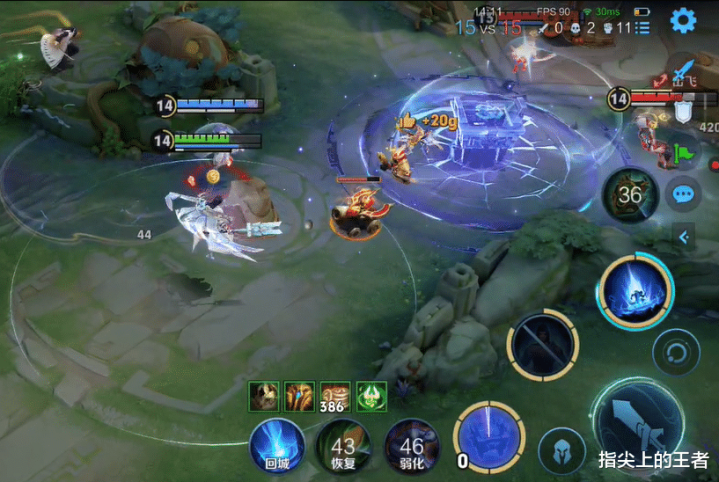Use the 恢复 restore spell
This screenshot has width=719, height=482.
coord(344,446)
